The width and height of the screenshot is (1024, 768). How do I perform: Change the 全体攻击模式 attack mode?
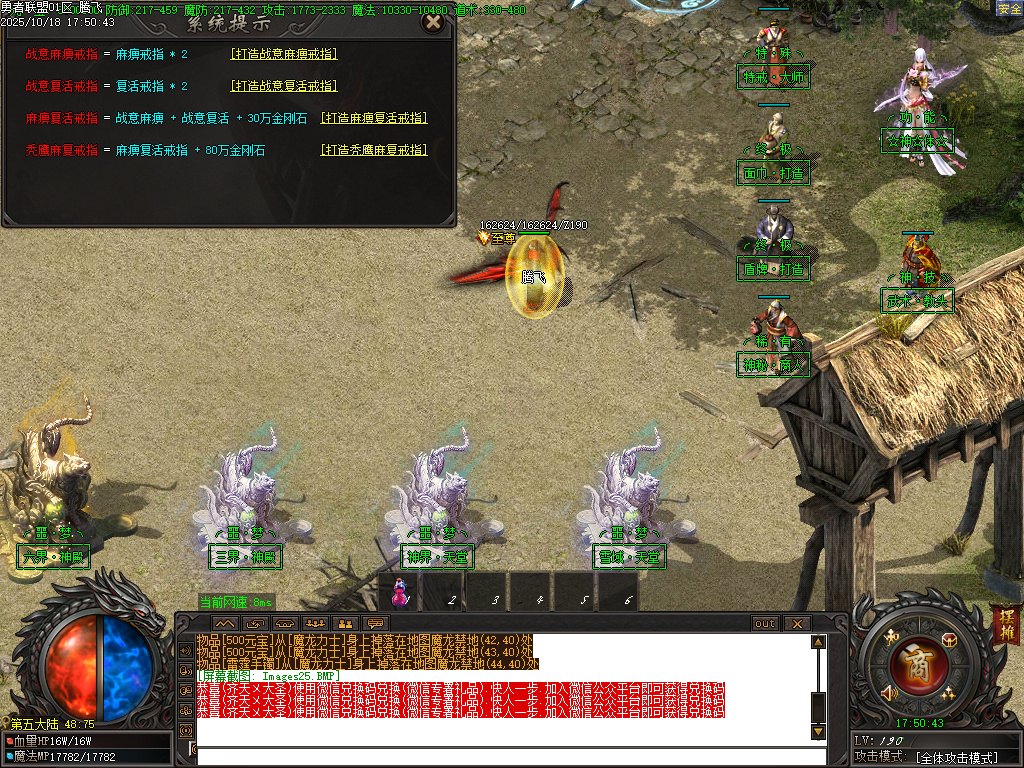(x=957, y=758)
